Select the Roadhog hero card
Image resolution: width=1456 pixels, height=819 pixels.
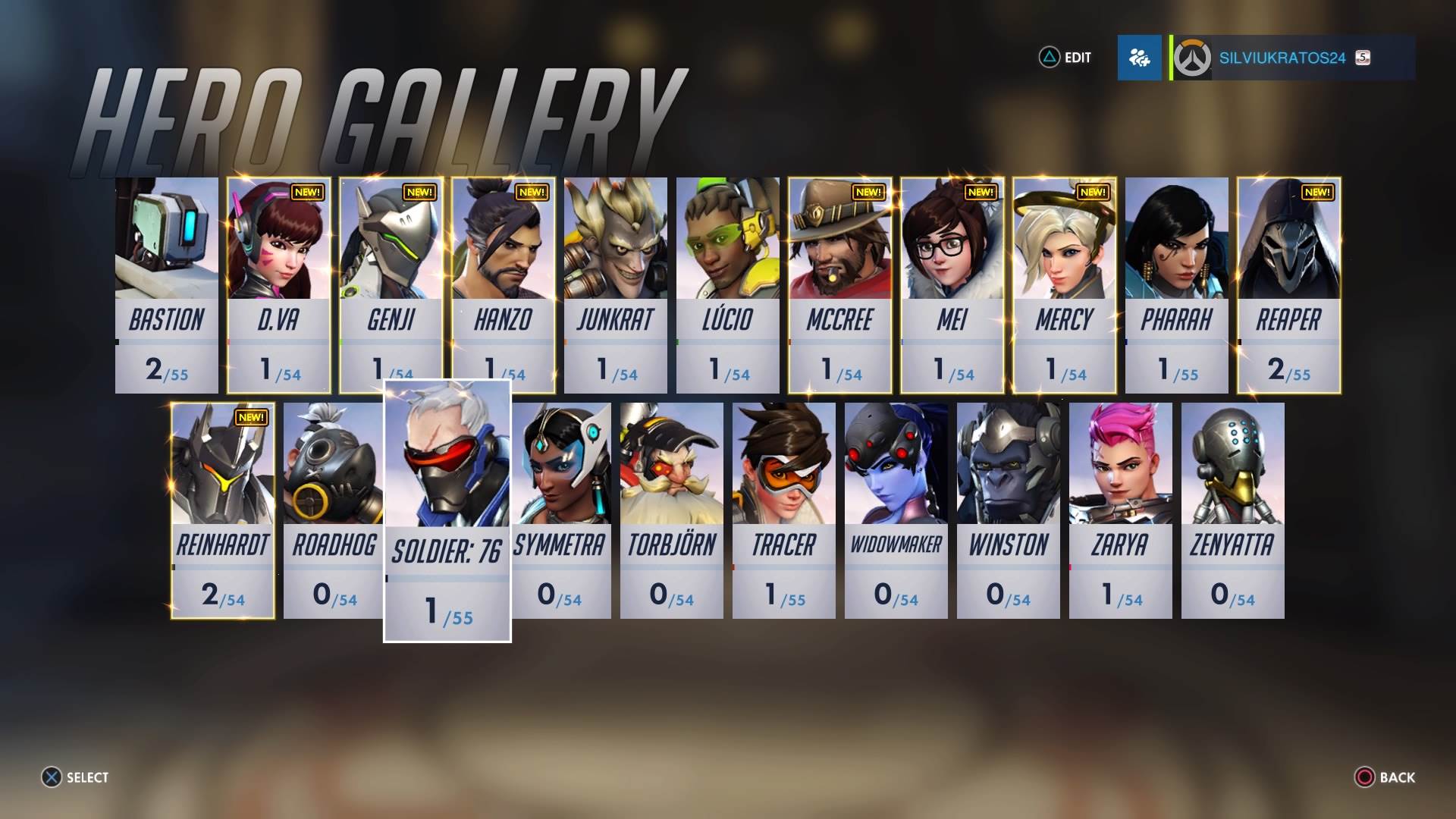pos(334,510)
